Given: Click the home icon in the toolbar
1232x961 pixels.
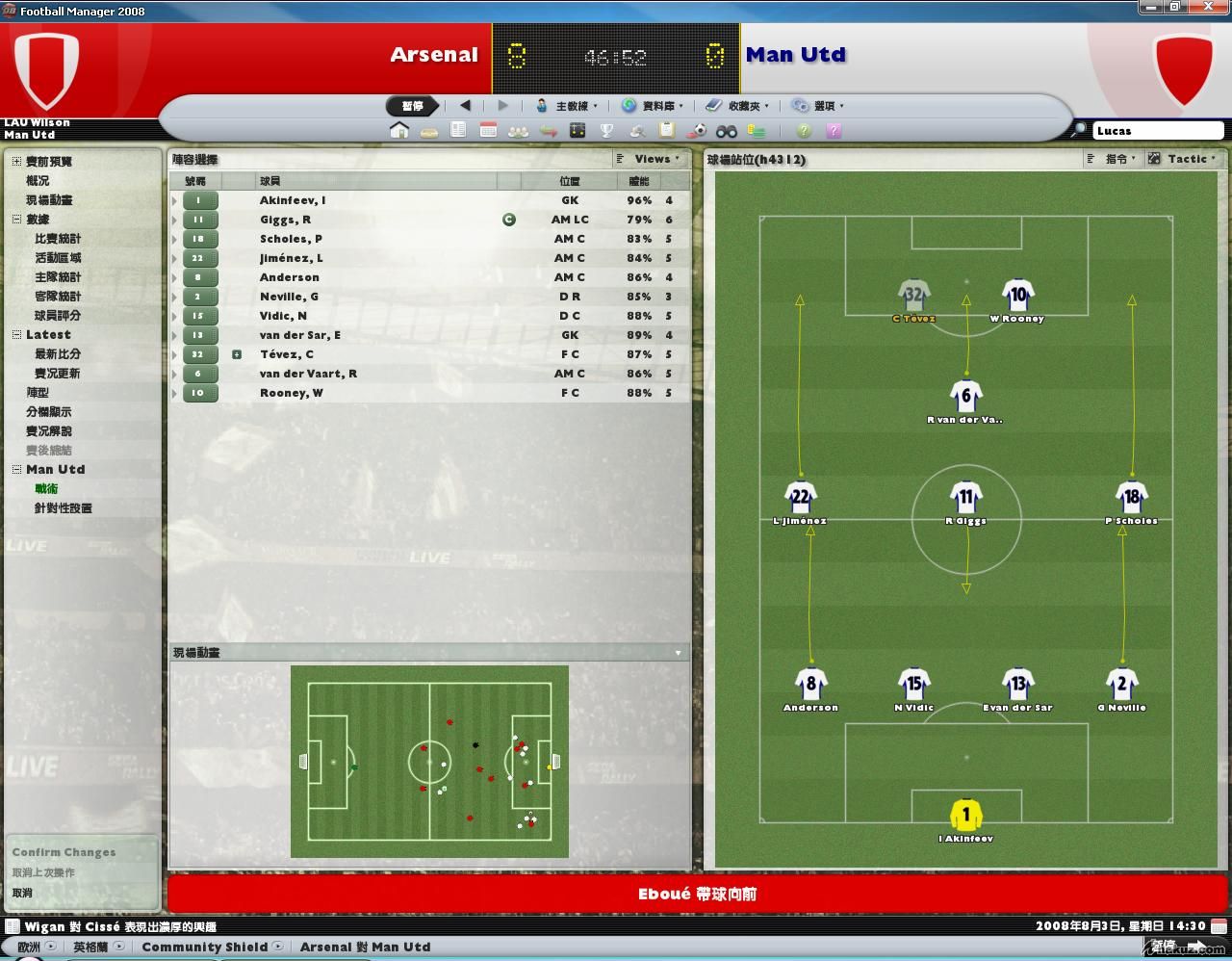Looking at the screenshot, I should tap(398, 130).
